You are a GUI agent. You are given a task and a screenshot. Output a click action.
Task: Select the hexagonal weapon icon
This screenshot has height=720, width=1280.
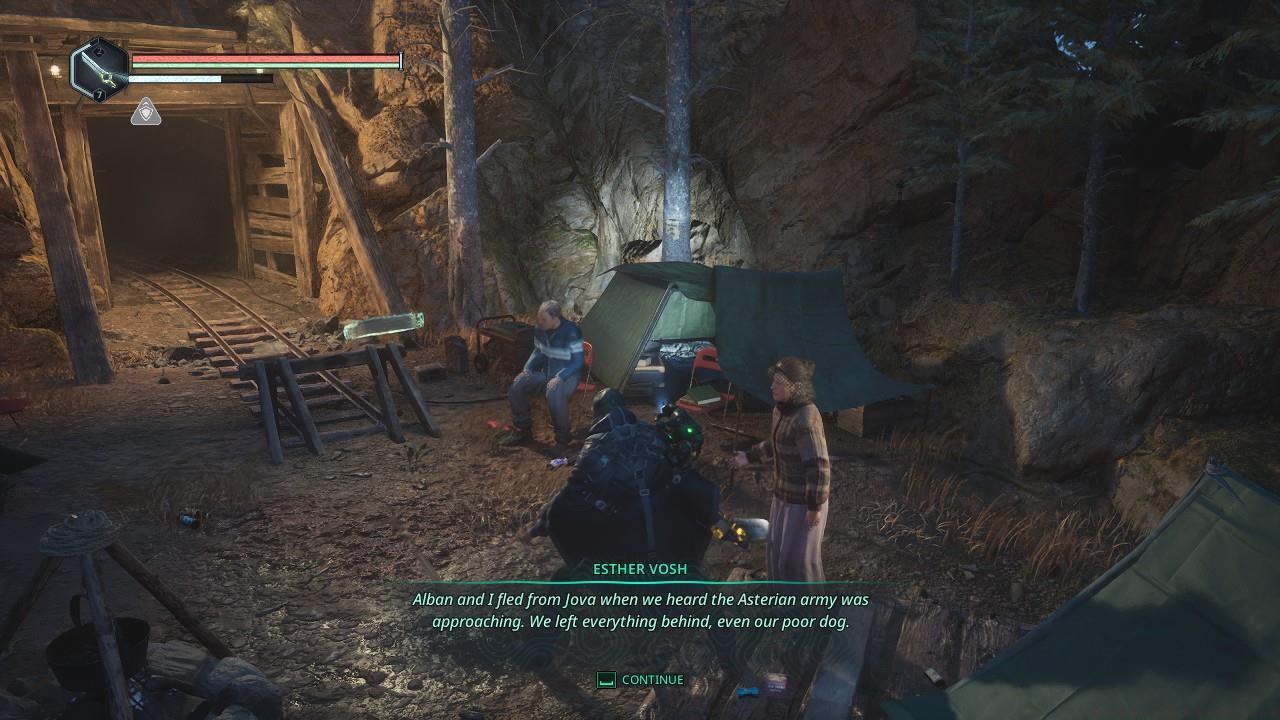[x=99, y=70]
